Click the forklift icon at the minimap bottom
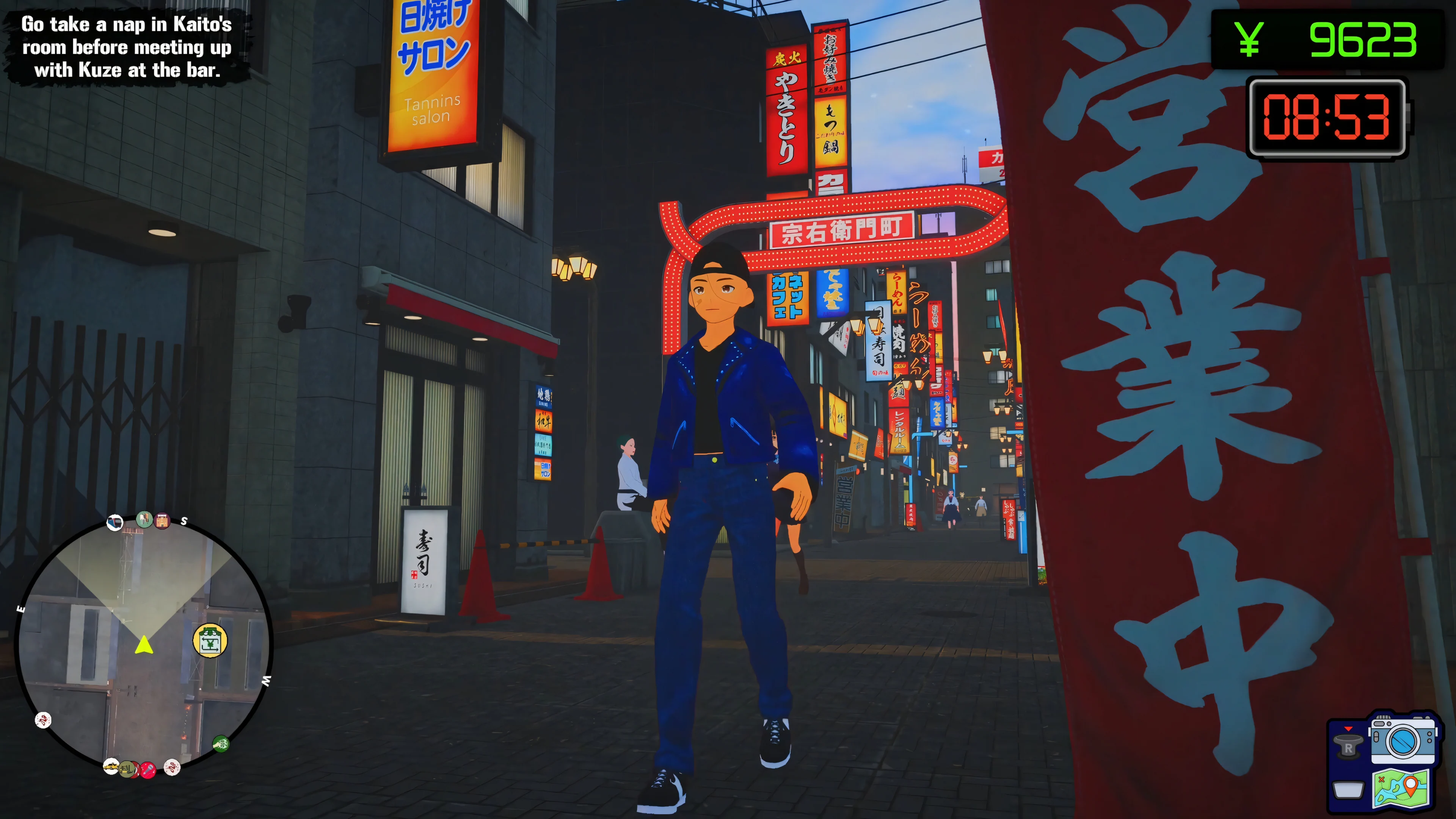 tap(127, 770)
